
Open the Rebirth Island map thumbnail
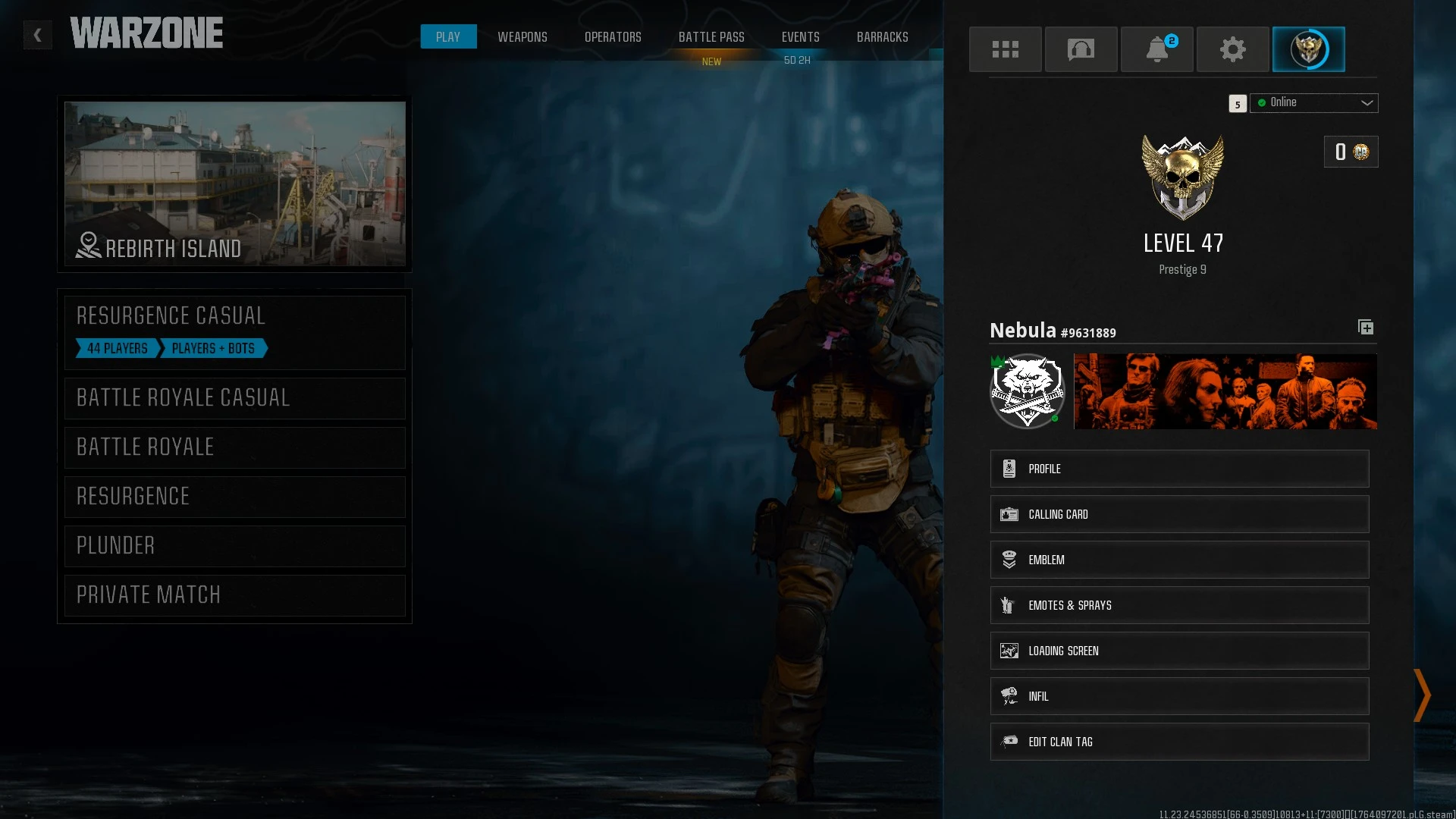pos(234,184)
